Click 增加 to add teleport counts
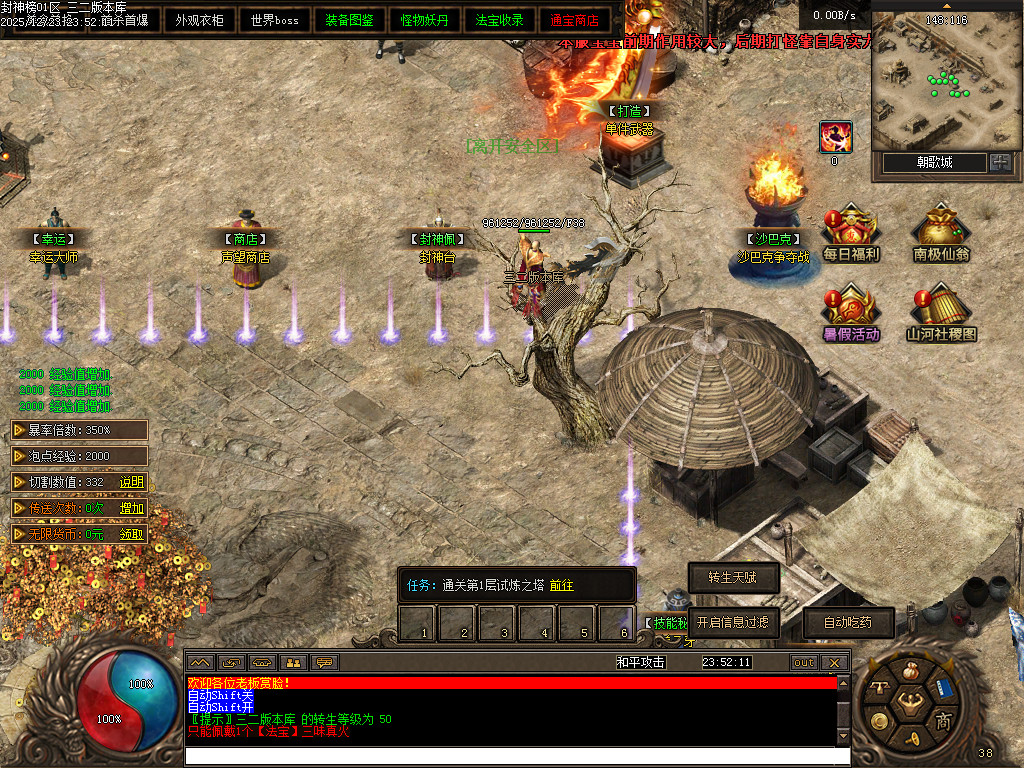This screenshot has height=768, width=1024. pos(132,508)
